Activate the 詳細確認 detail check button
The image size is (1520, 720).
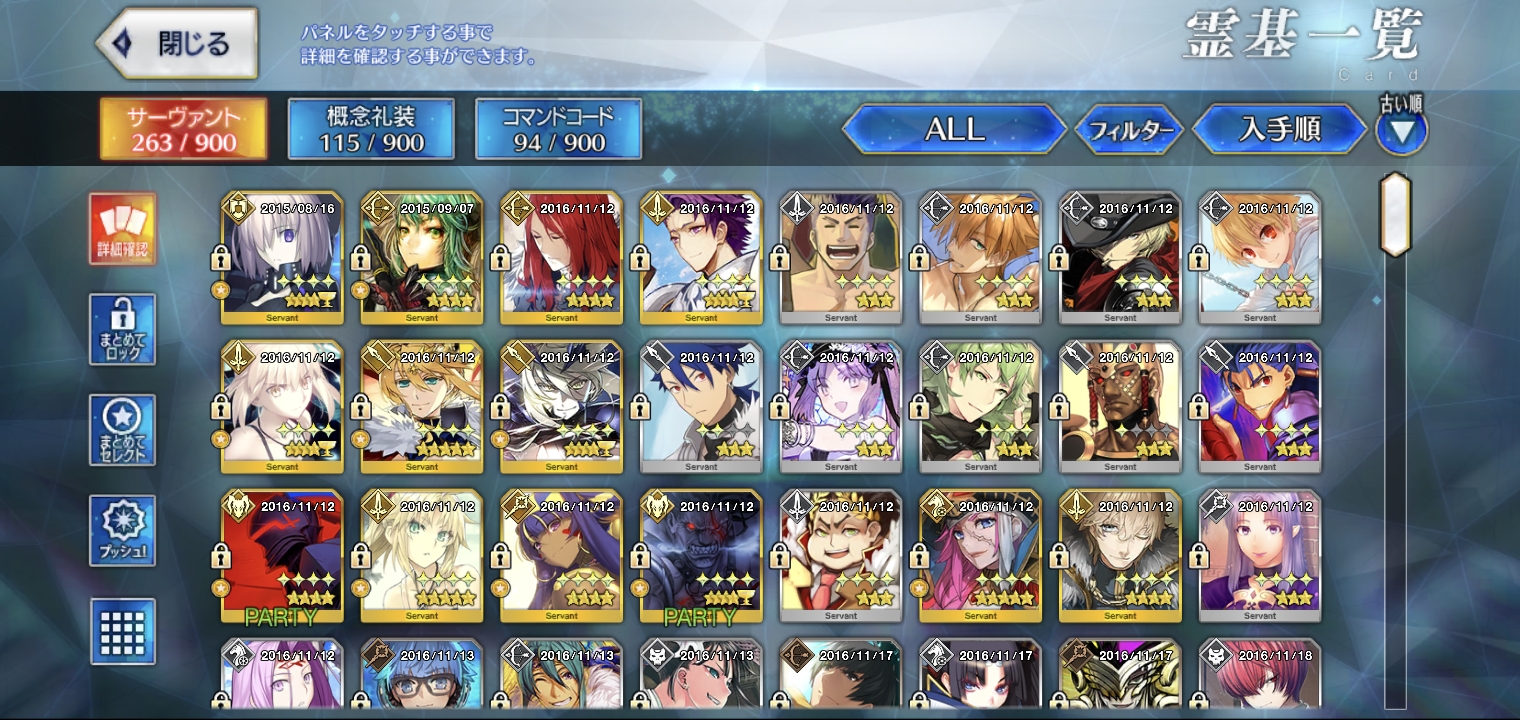pos(122,229)
